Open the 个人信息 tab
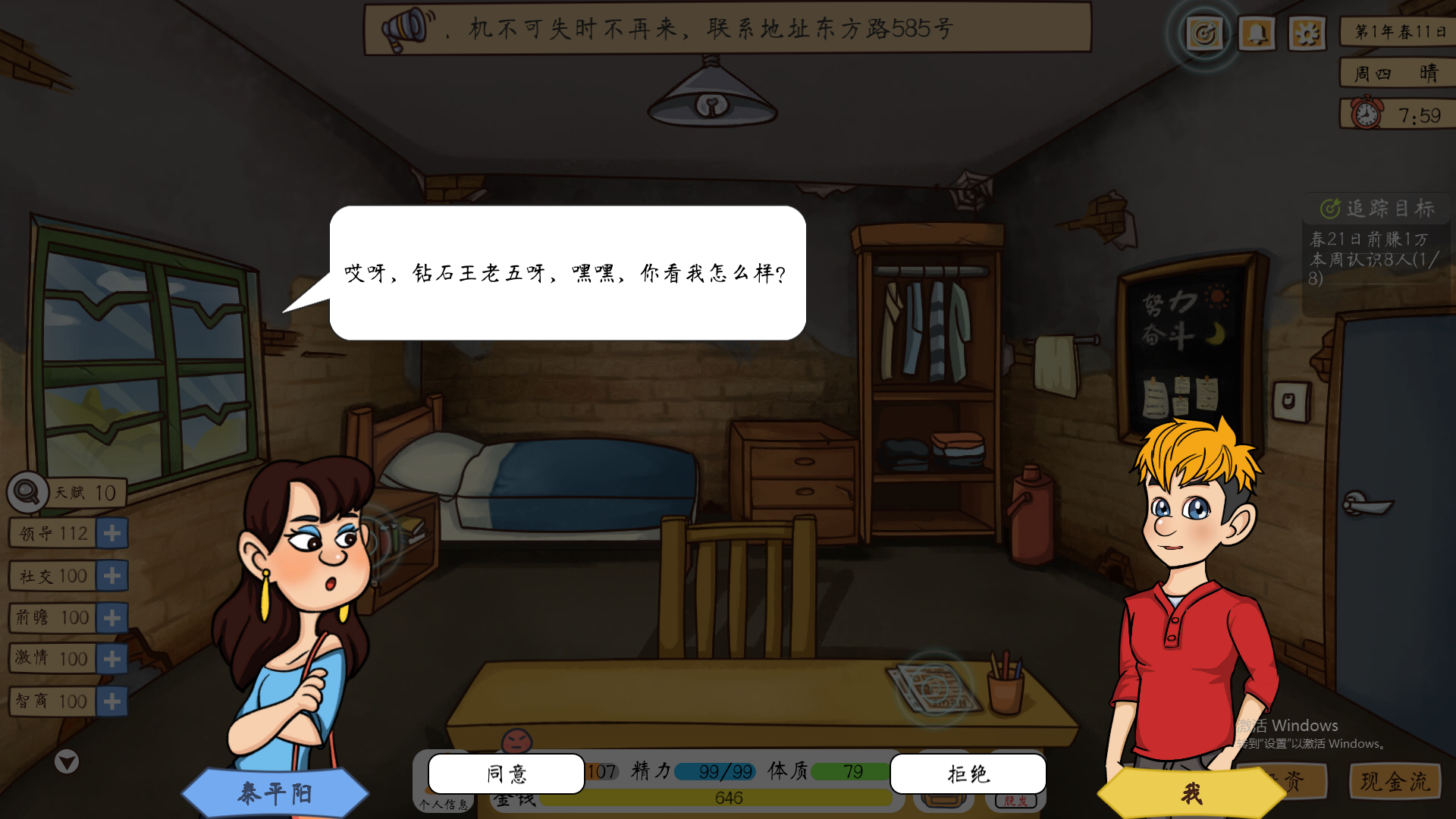 click(x=444, y=804)
